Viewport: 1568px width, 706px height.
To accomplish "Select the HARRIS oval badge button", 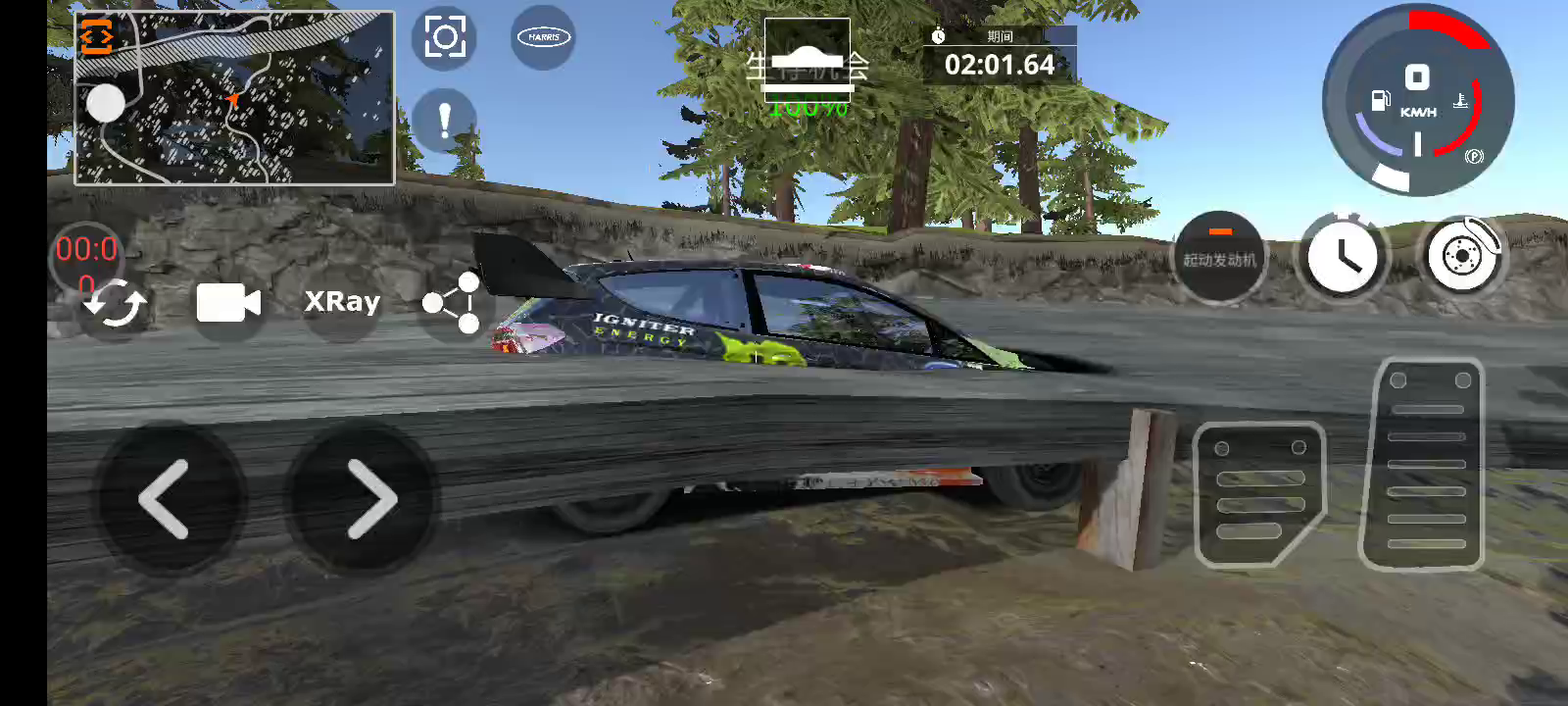I will coord(544,37).
